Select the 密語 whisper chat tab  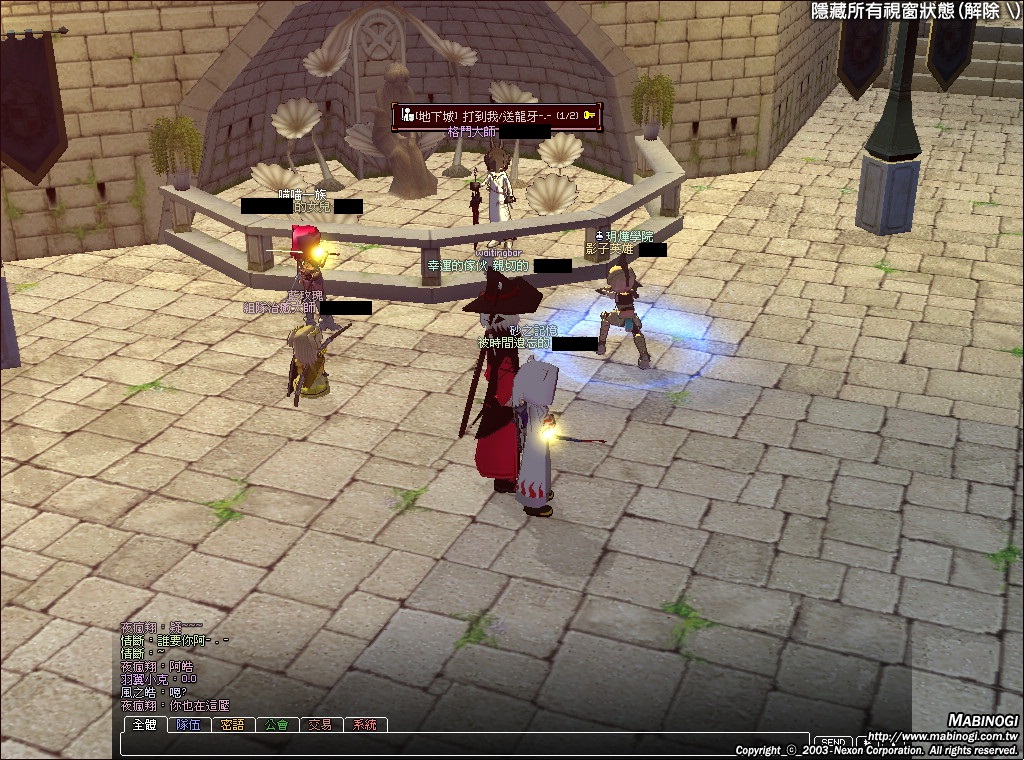(233, 725)
